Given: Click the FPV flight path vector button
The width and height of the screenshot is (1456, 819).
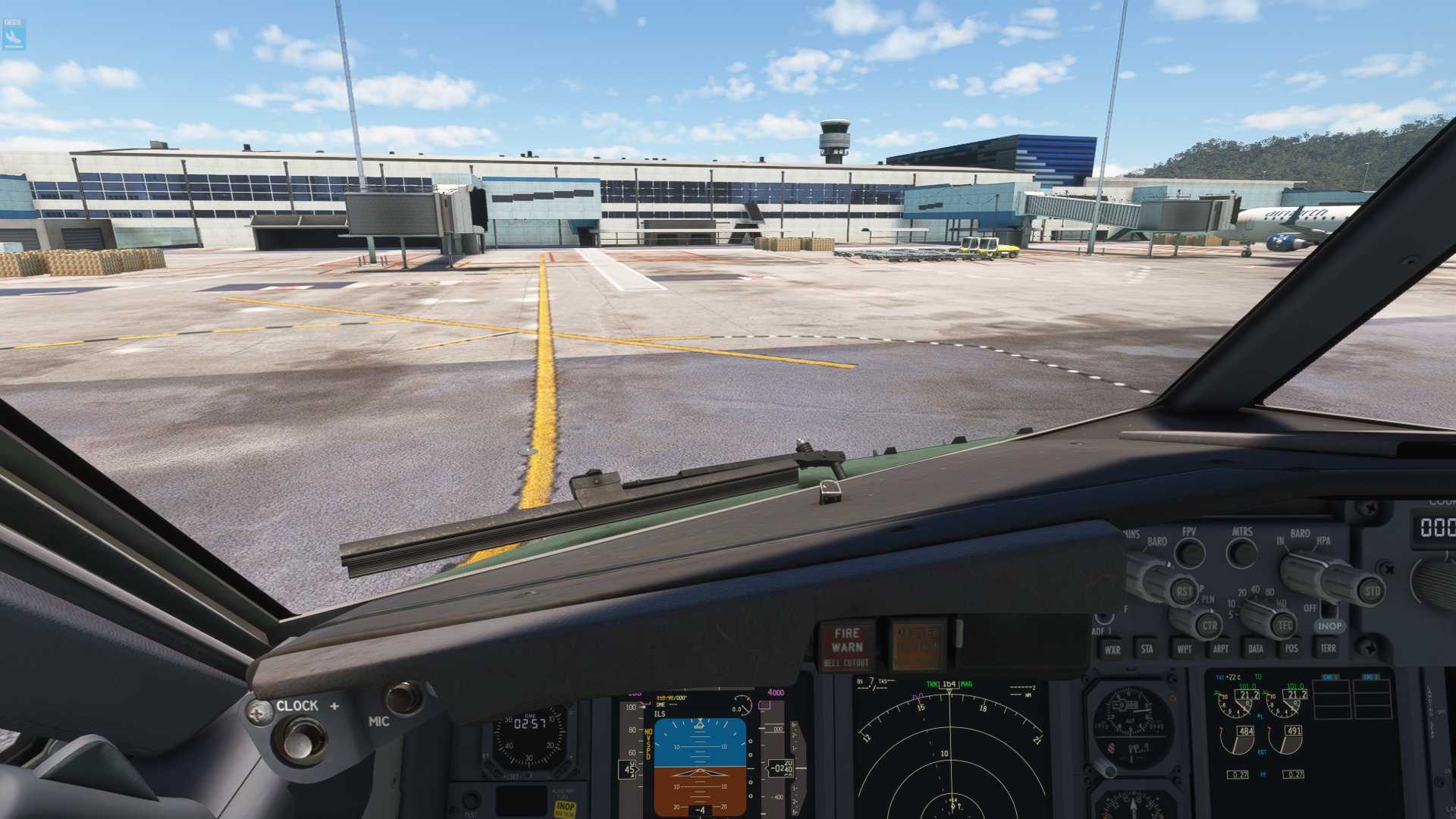Looking at the screenshot, I should [x=1189, y=553].
